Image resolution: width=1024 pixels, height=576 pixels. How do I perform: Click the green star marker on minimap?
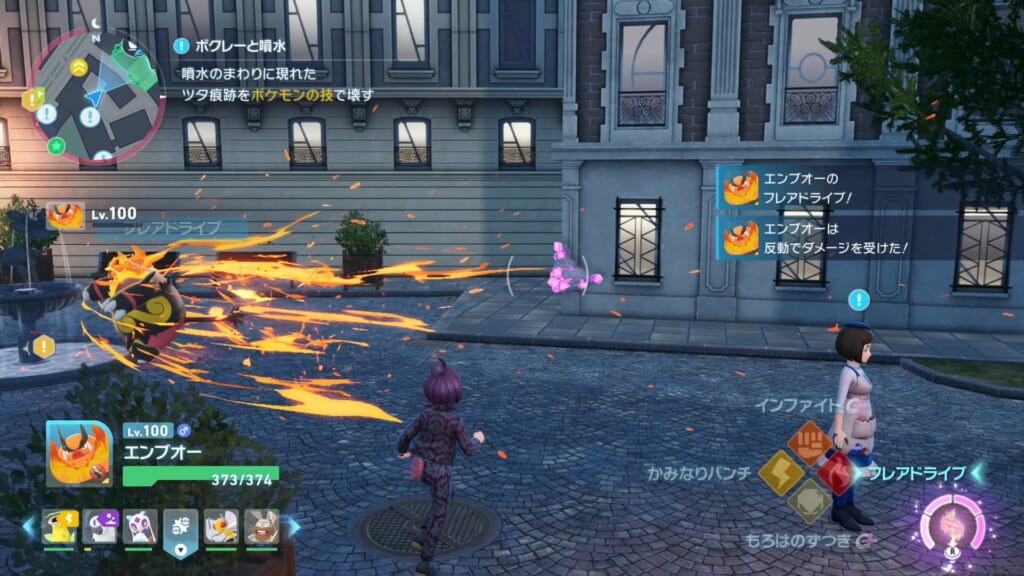click(x=57, y=147)
